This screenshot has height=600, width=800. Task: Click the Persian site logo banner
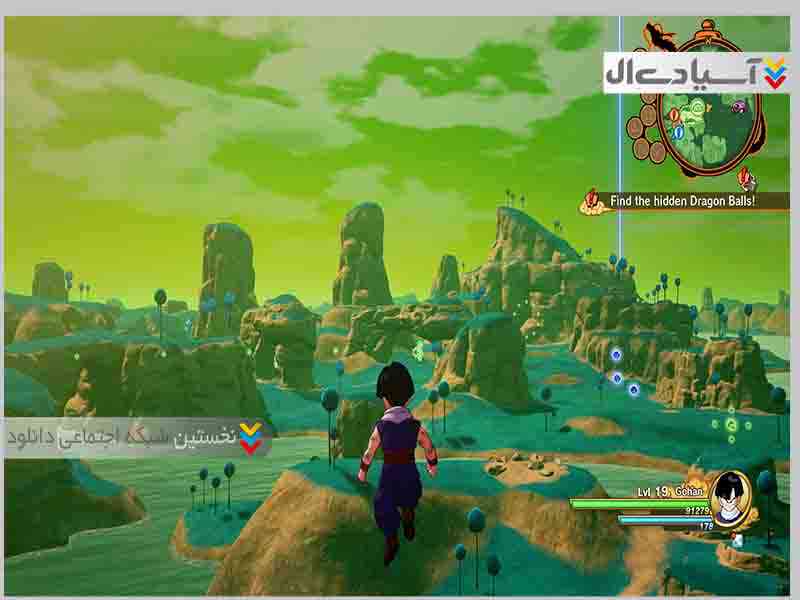[696, 73]
